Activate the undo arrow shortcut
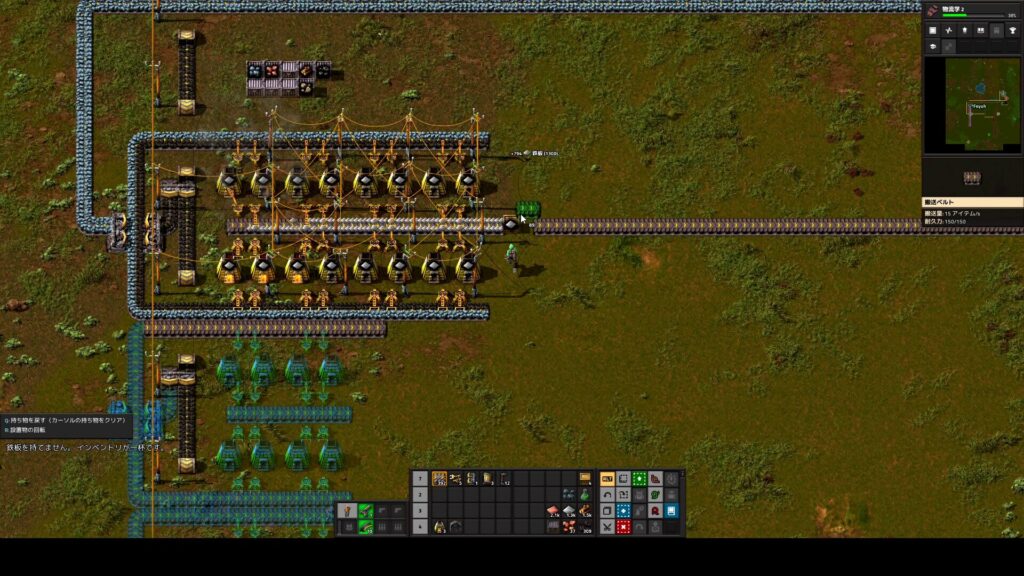 pos(606,495)
